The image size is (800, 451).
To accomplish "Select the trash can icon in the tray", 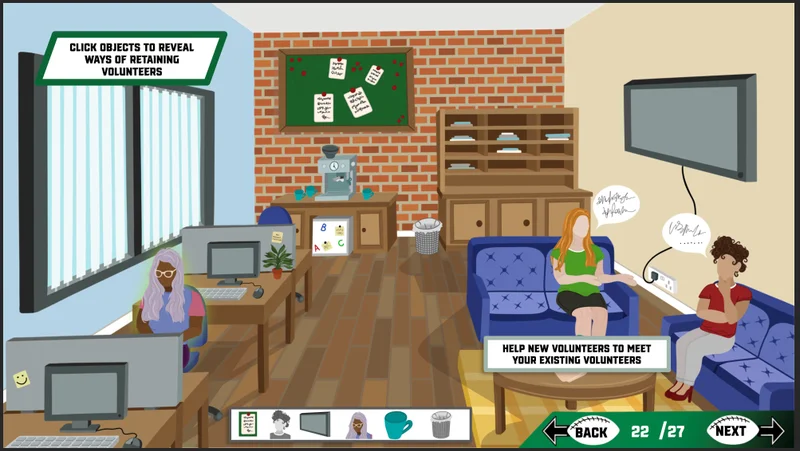I will click(x=441, y=425).
